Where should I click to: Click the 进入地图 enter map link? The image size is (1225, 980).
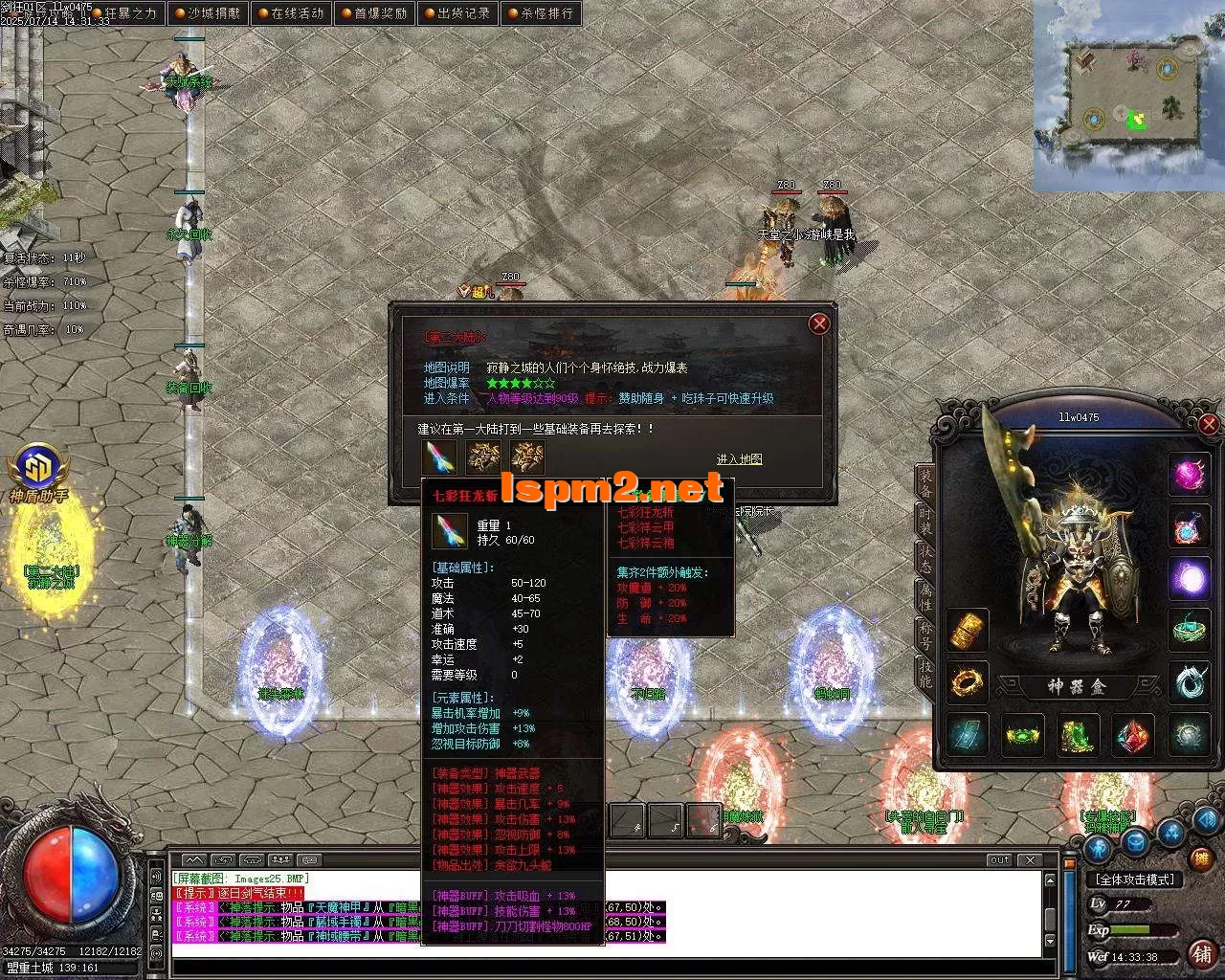[739, 459]
